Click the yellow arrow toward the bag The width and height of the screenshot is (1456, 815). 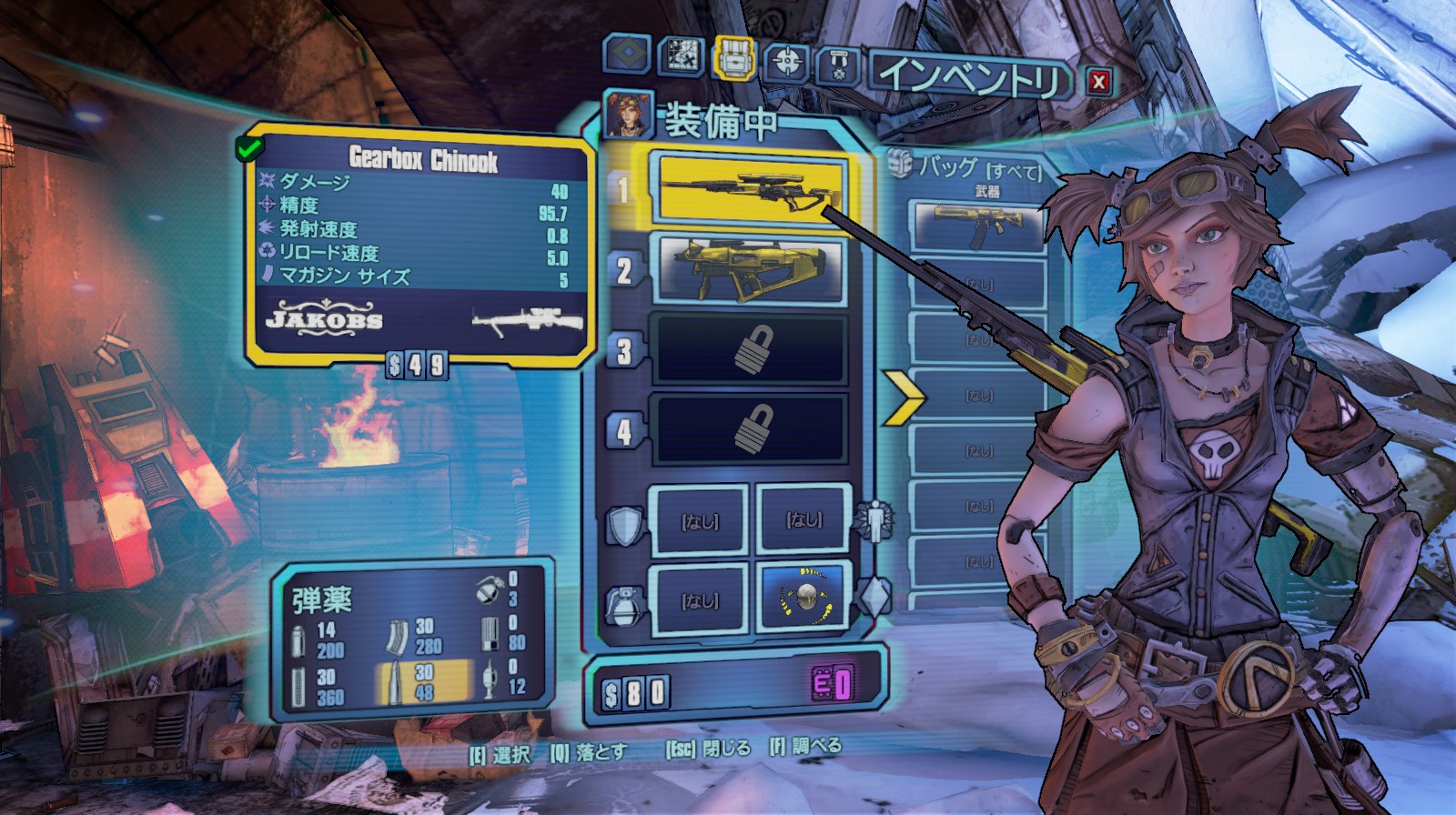pyautogui.click(x=903, y=397)
